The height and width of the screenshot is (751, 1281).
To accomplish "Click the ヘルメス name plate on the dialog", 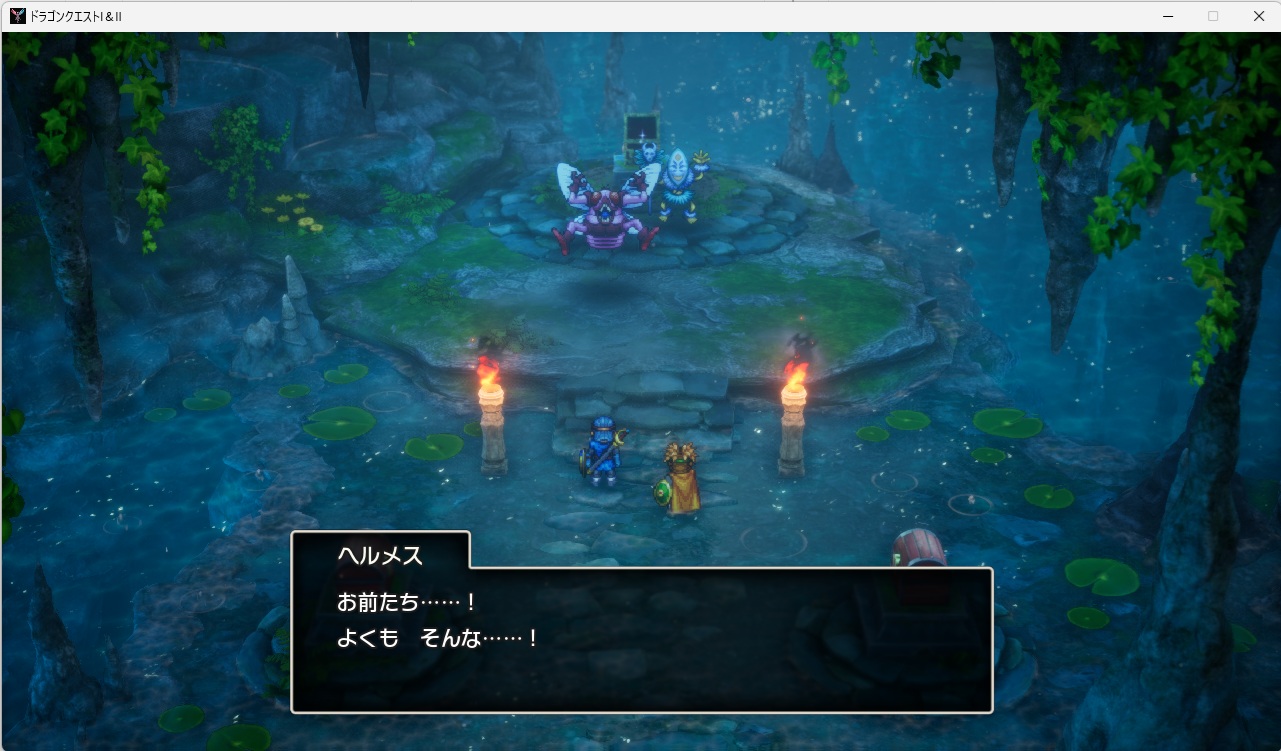I will pyautogui.click(x=379, y=554).
